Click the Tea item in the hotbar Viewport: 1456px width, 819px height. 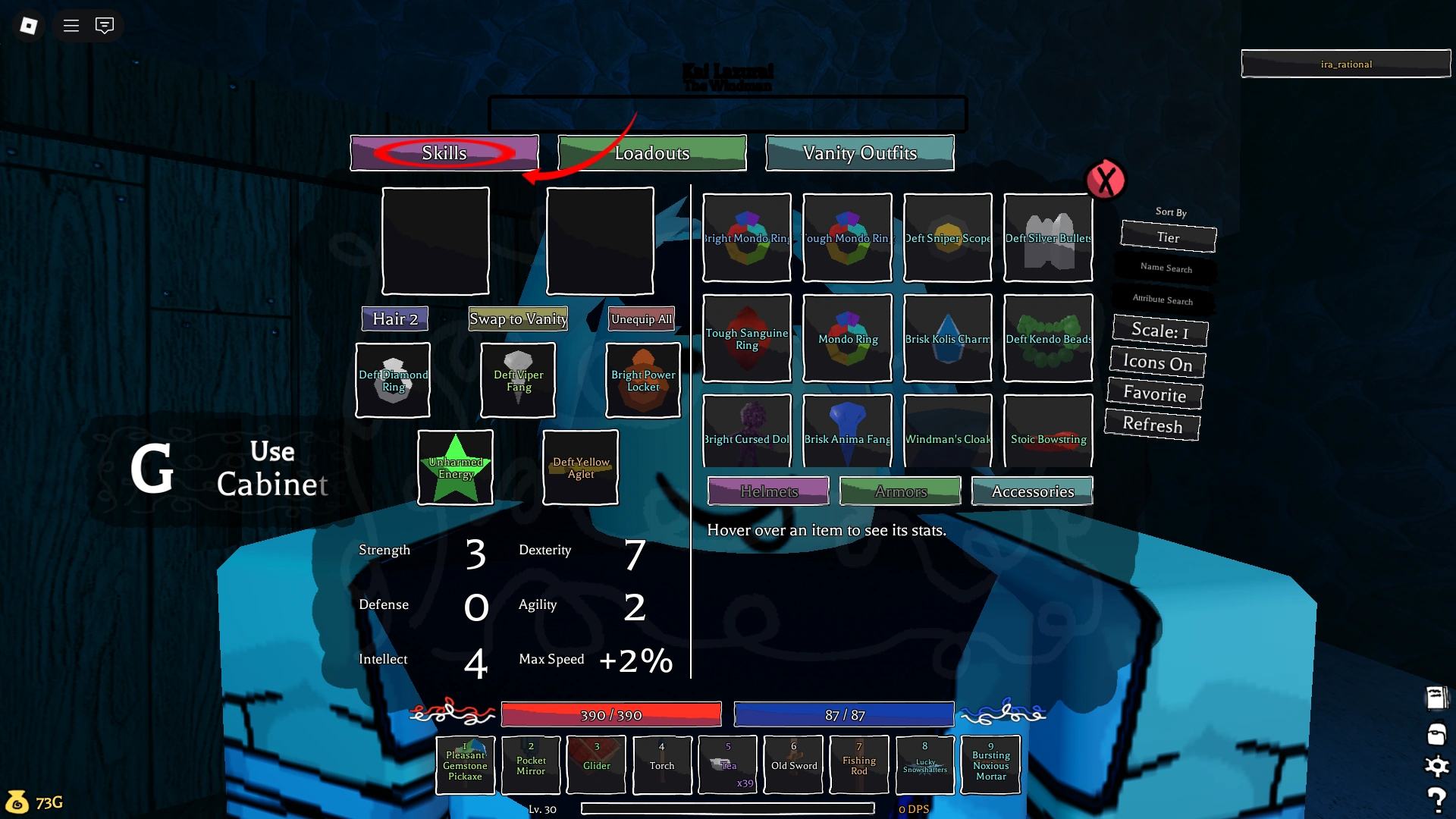click(727, 764)
